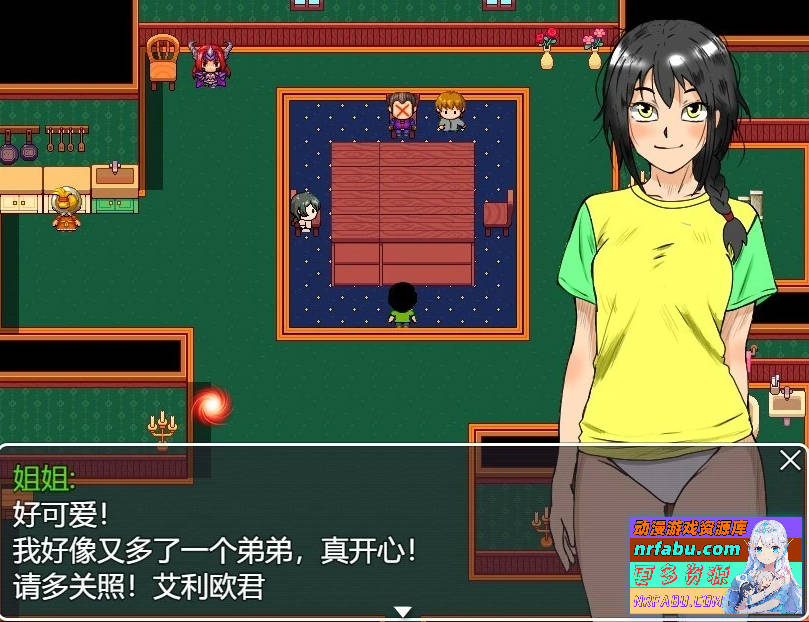Close the dialogue box with the X
809x622 pixels.
click(789, 461)
